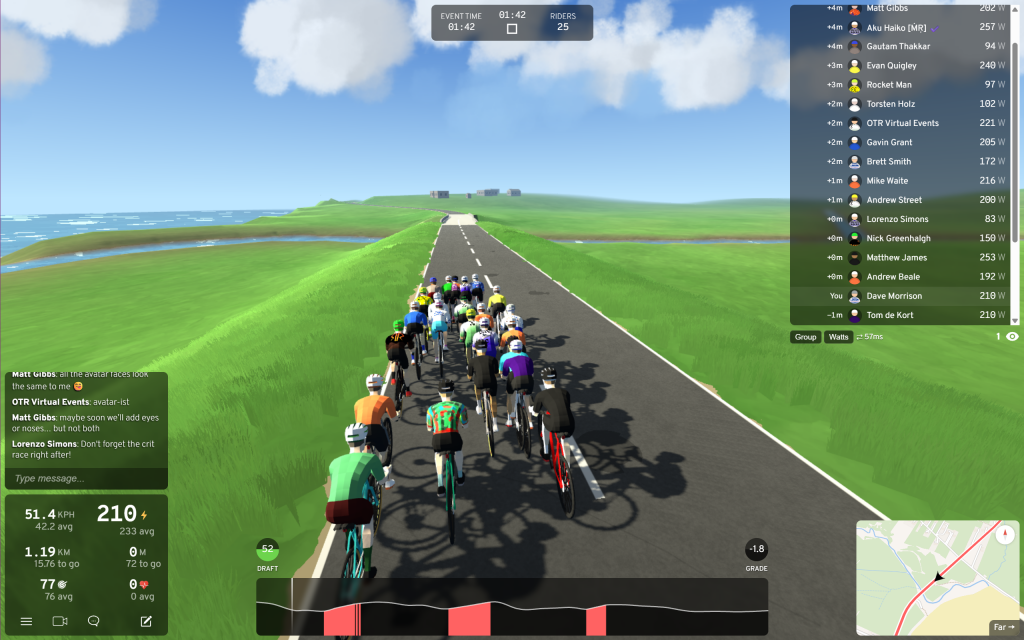
Task: Click the spectator eye icon
Action: coord(1012,337)
